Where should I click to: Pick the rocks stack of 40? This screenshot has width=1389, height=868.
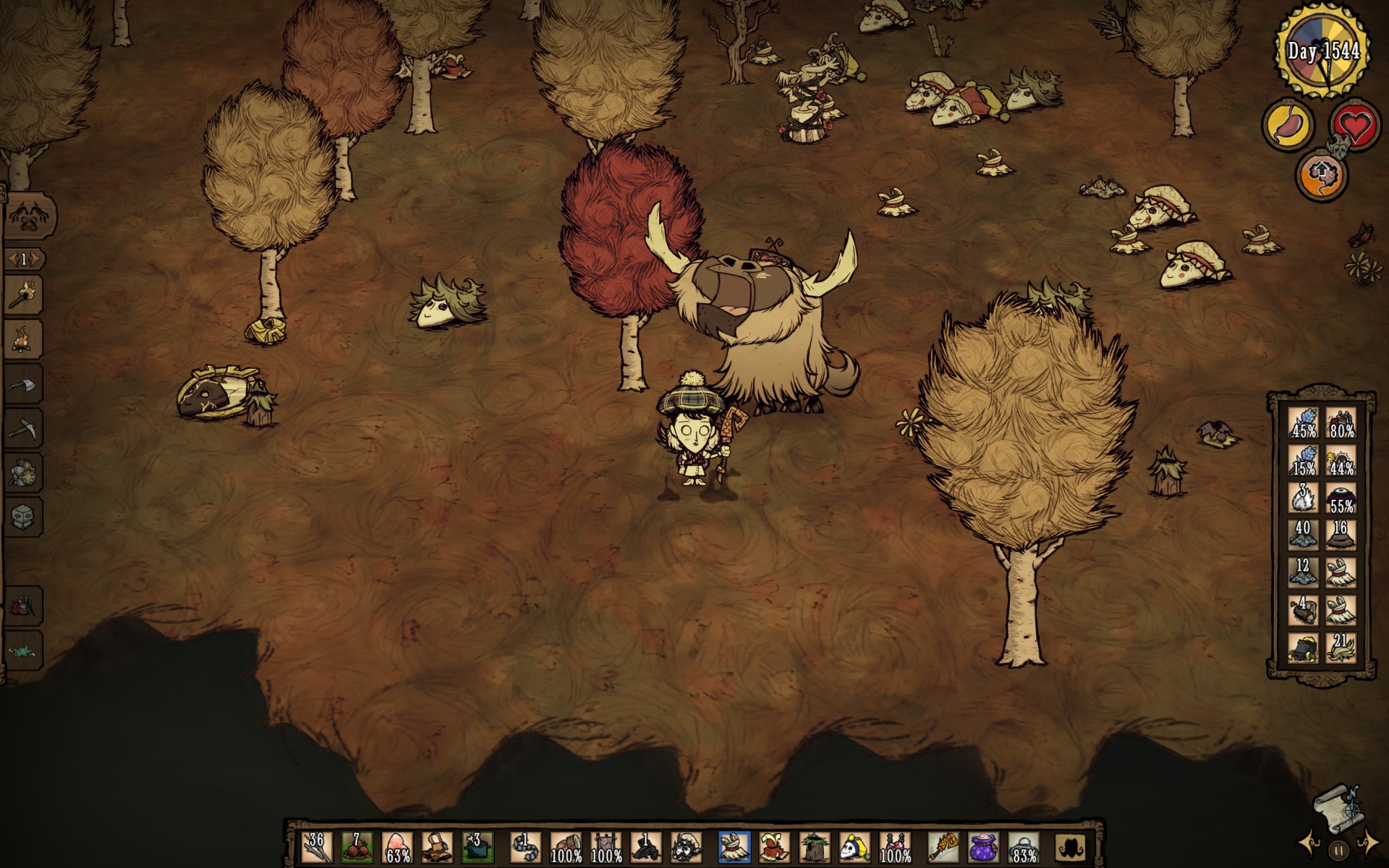coord(1304,534)
